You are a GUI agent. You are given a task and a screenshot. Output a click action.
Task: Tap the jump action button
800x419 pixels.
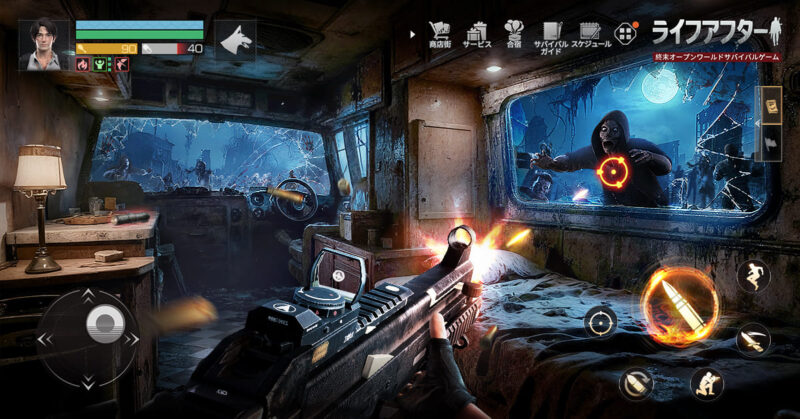[x=752, y=275]
